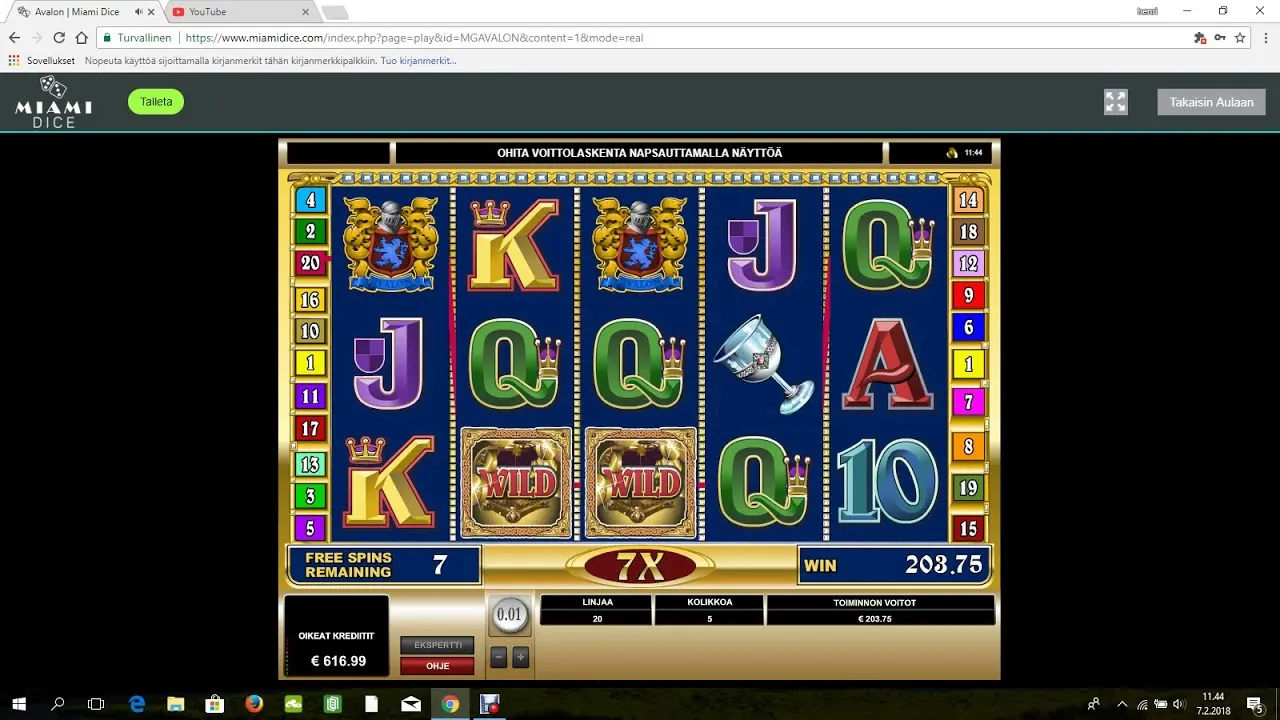
Task: Reload the page with the refresh icon
Action: click(59, 37)
